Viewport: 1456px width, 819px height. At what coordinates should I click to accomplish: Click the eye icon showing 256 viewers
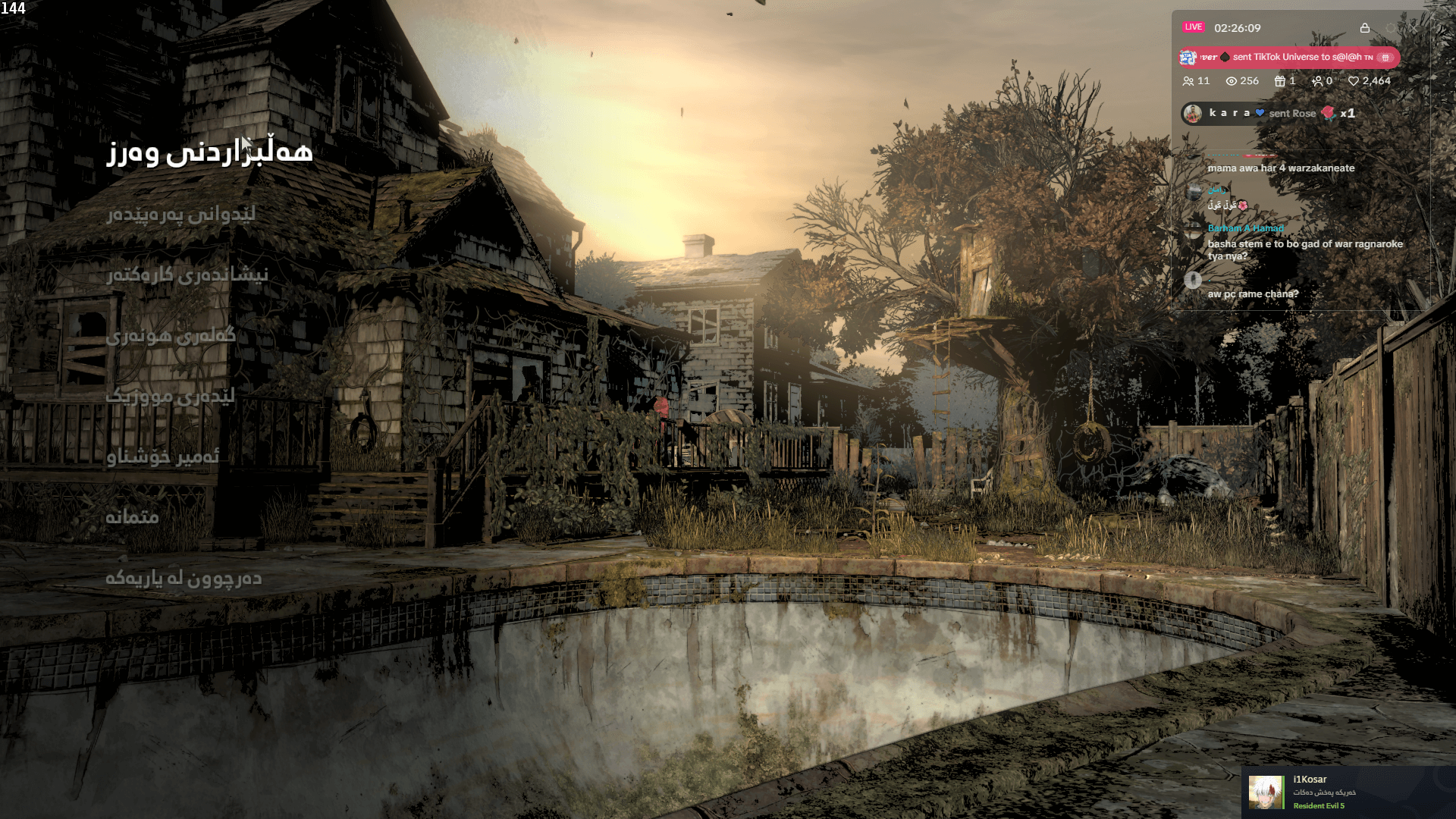point(1232,81)
